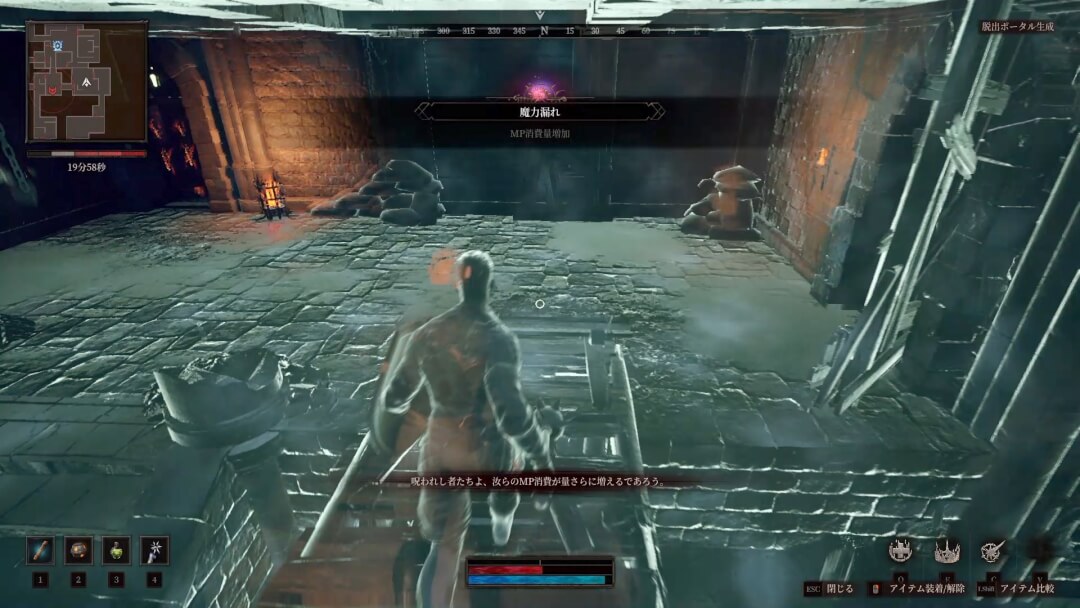
Task: Select the spiked mace in hotbar slot 4
Action: [154, 550]
